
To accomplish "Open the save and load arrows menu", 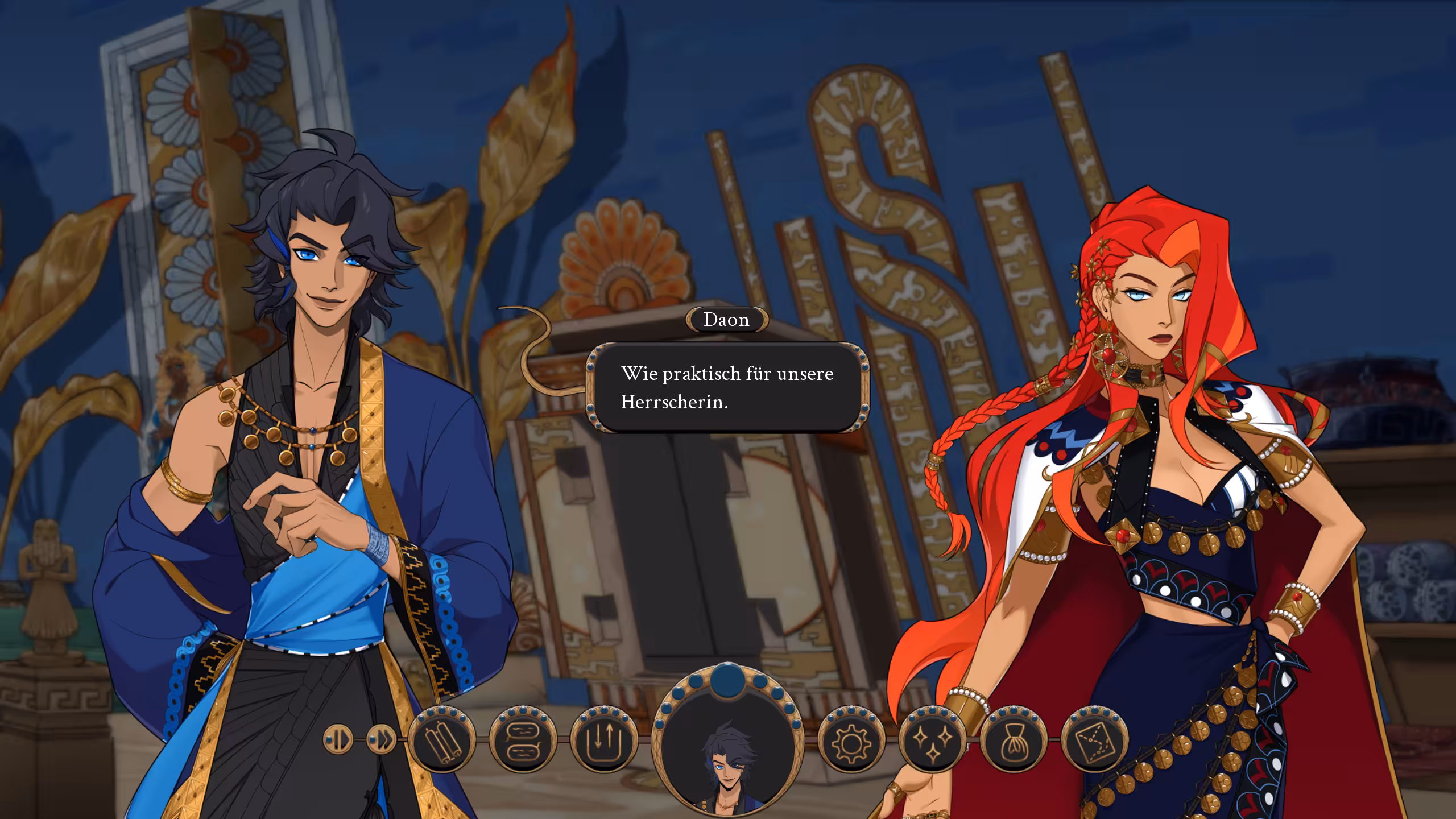I will point(603,739).
